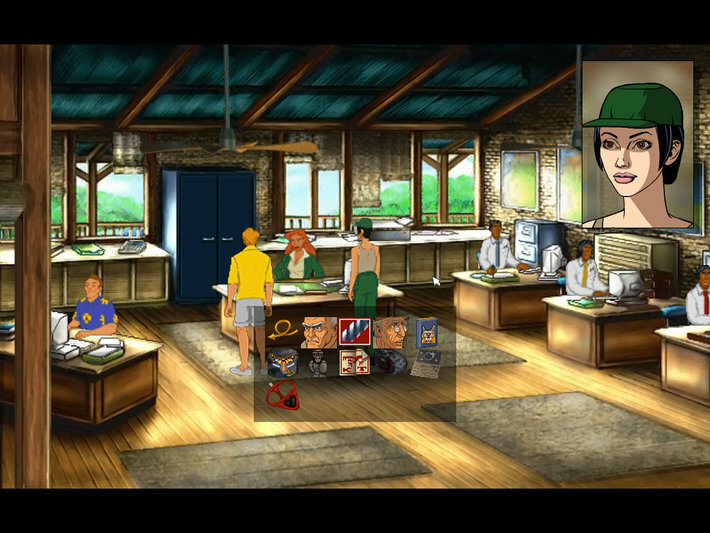Select the grey stone statue icon

319,362
